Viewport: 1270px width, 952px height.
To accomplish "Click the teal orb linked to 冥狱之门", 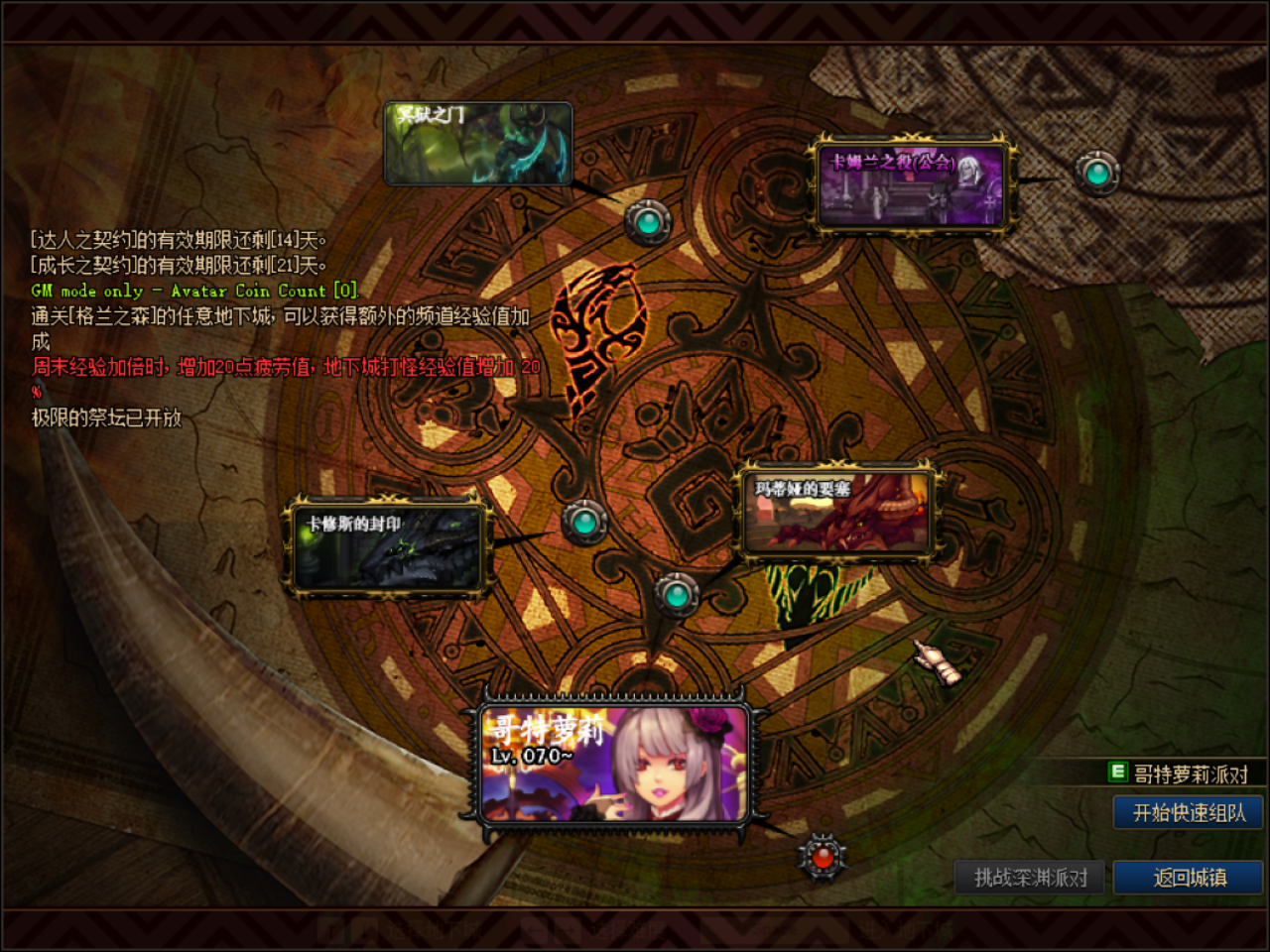I will pos(648,222).
